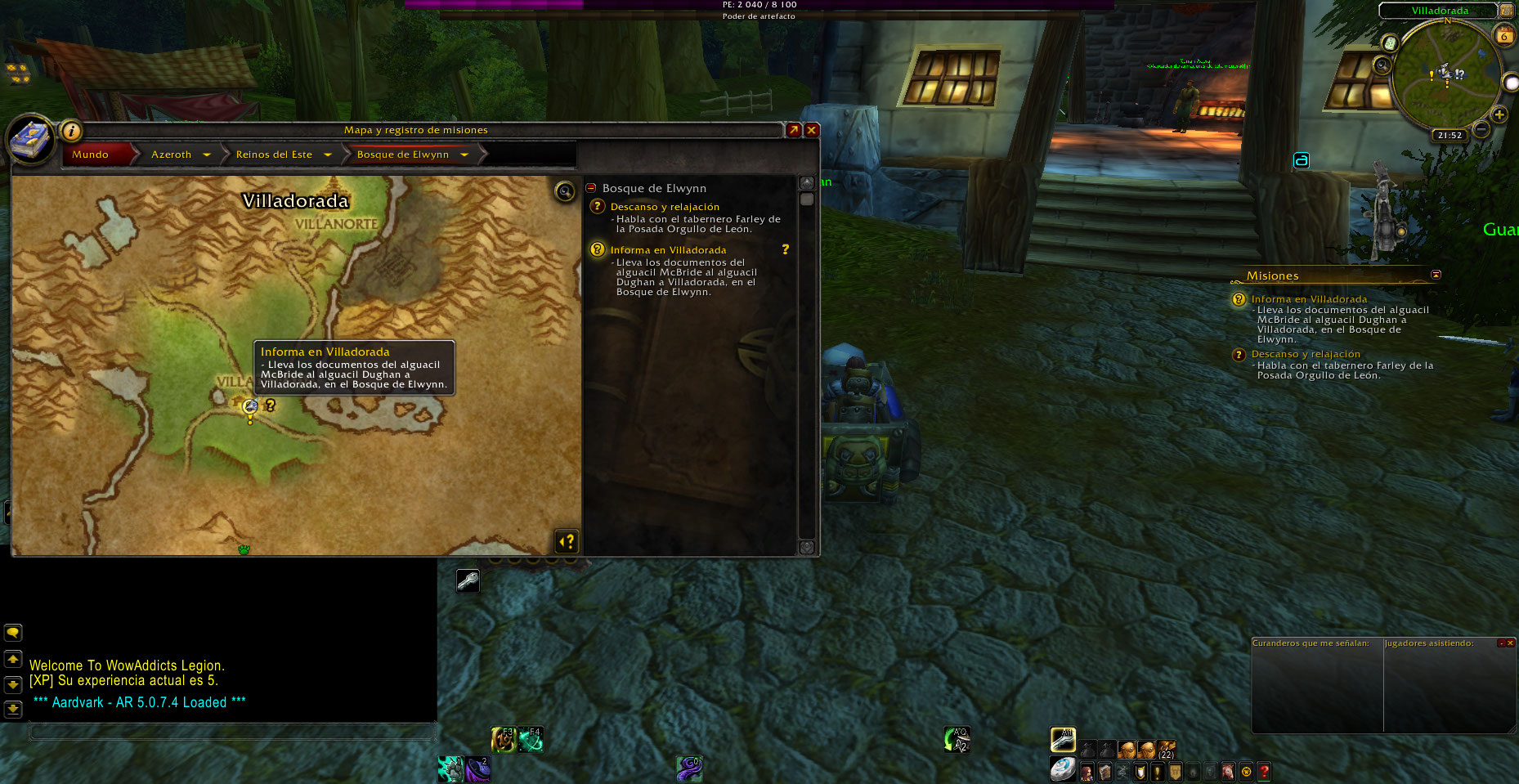
Task: Open the Reinos del Este dropdown
Action: click(327, 155)
